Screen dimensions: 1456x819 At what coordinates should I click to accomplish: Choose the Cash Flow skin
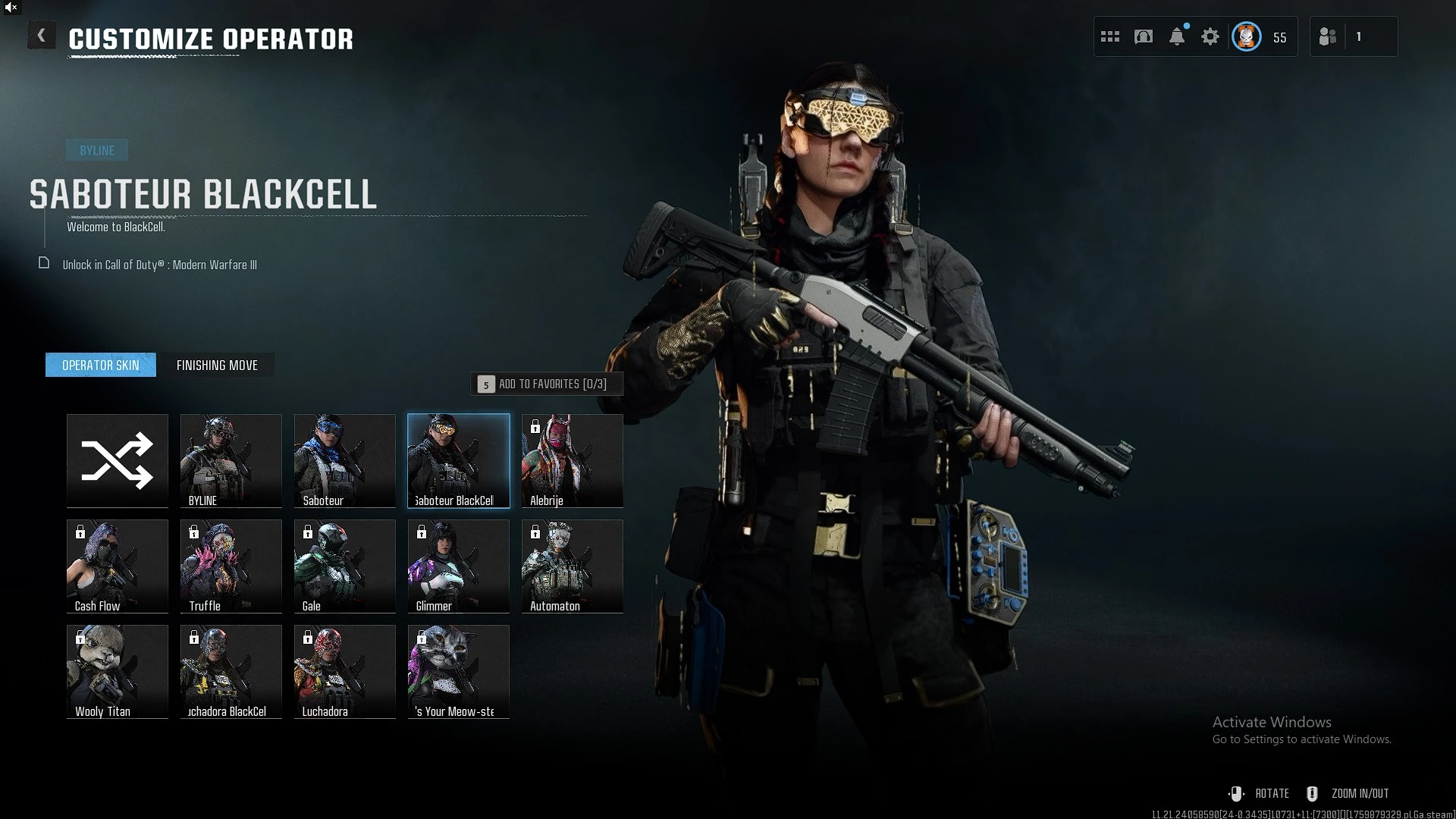[x=118, y=566]
